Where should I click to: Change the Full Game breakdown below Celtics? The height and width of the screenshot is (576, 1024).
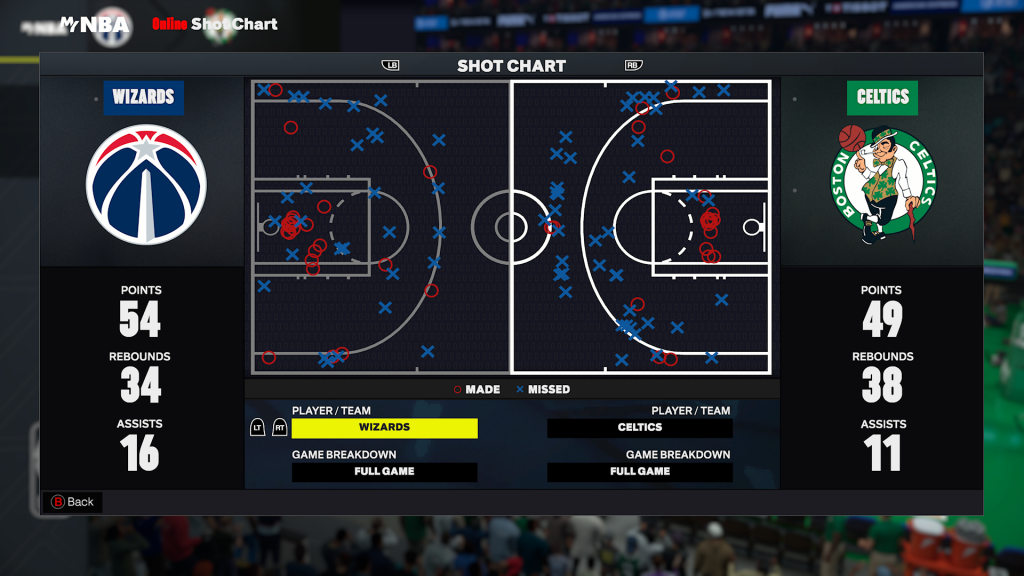point(640,472)
